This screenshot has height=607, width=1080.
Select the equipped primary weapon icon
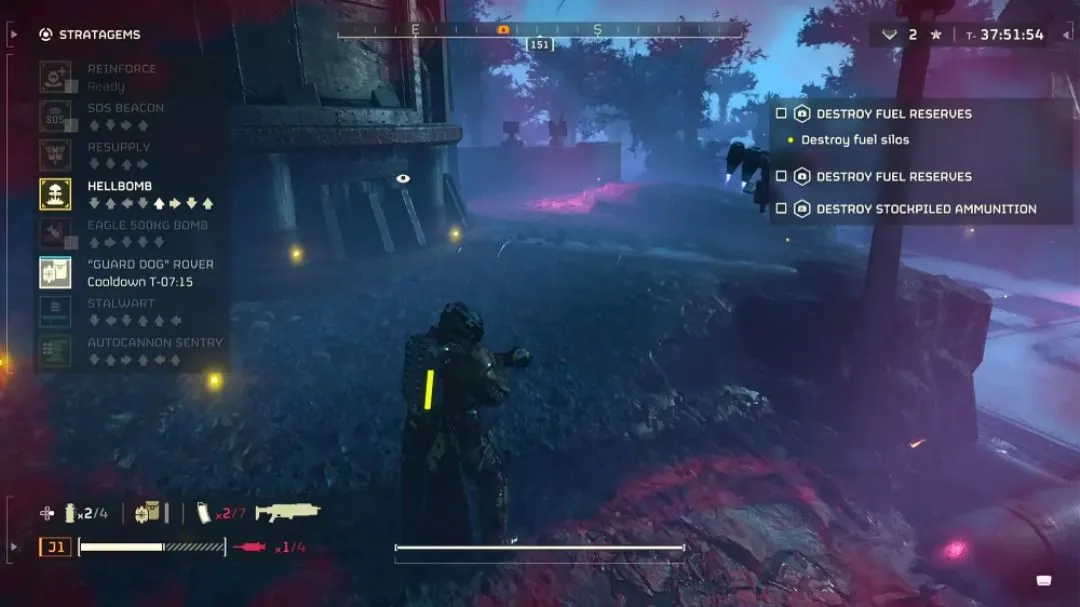click(288, 512)
